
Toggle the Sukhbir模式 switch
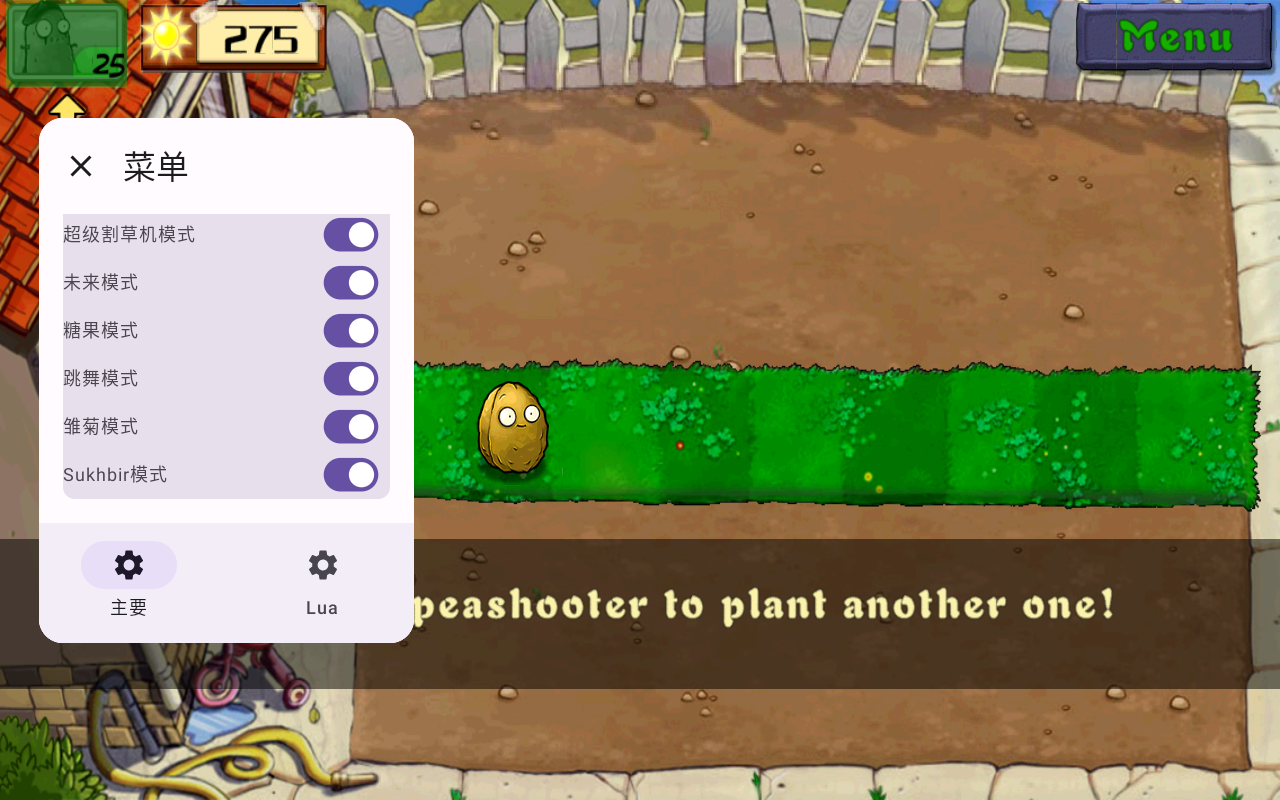click(x=350, y=475)
